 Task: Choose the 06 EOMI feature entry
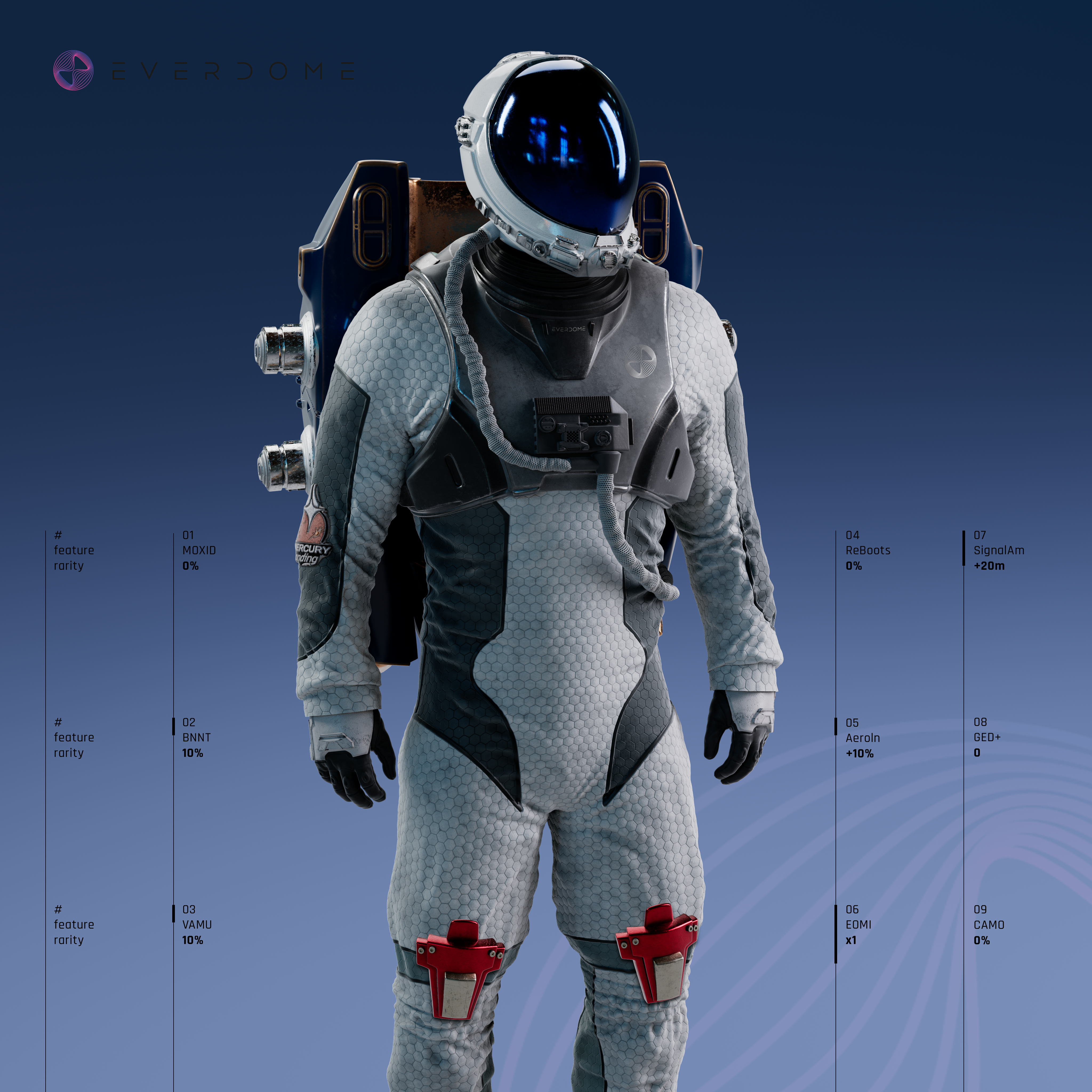(x=858, y=924)
